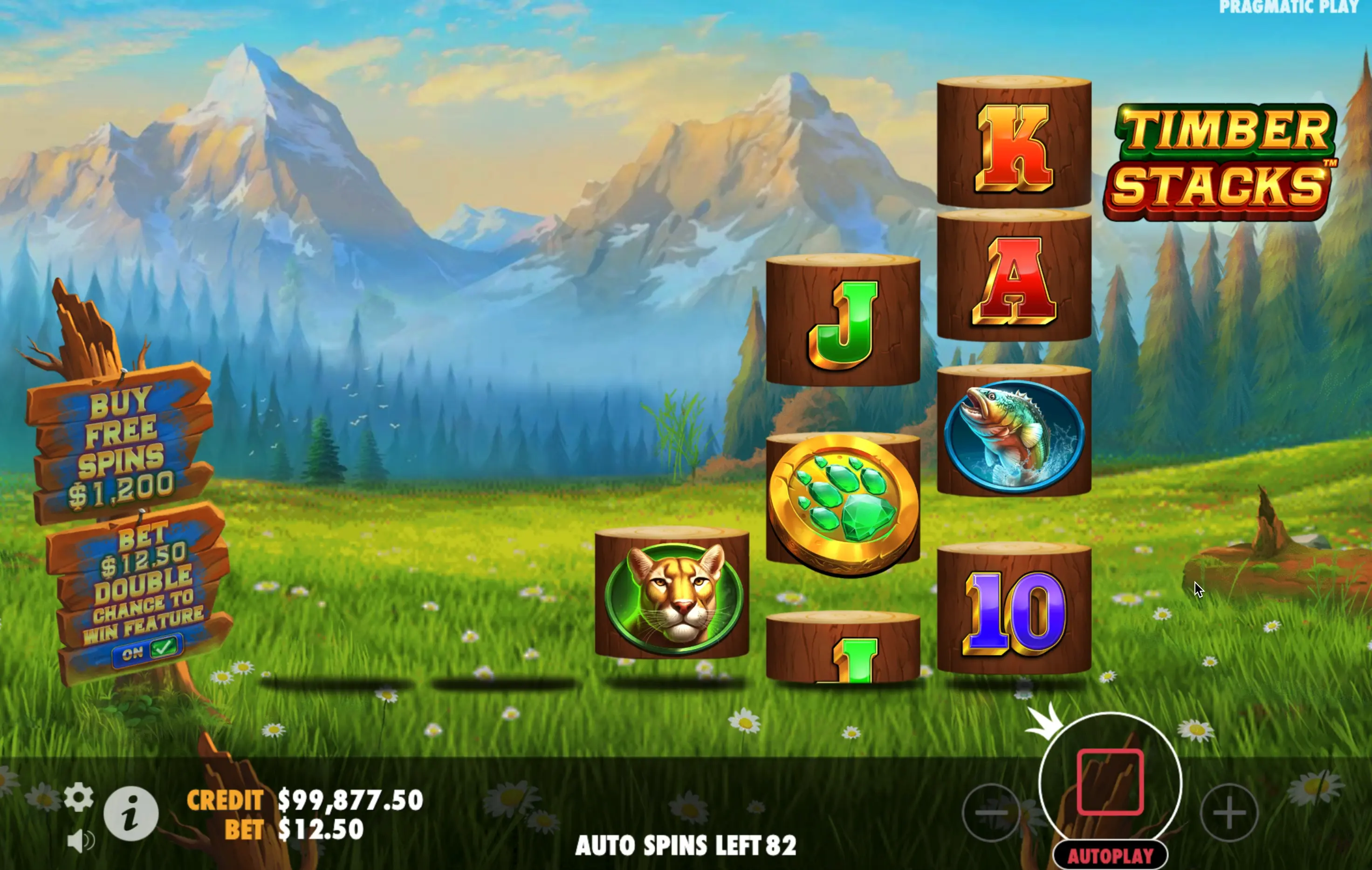
Task: Mute the sound with the speaker icon
Action: [x=81, y=840]
